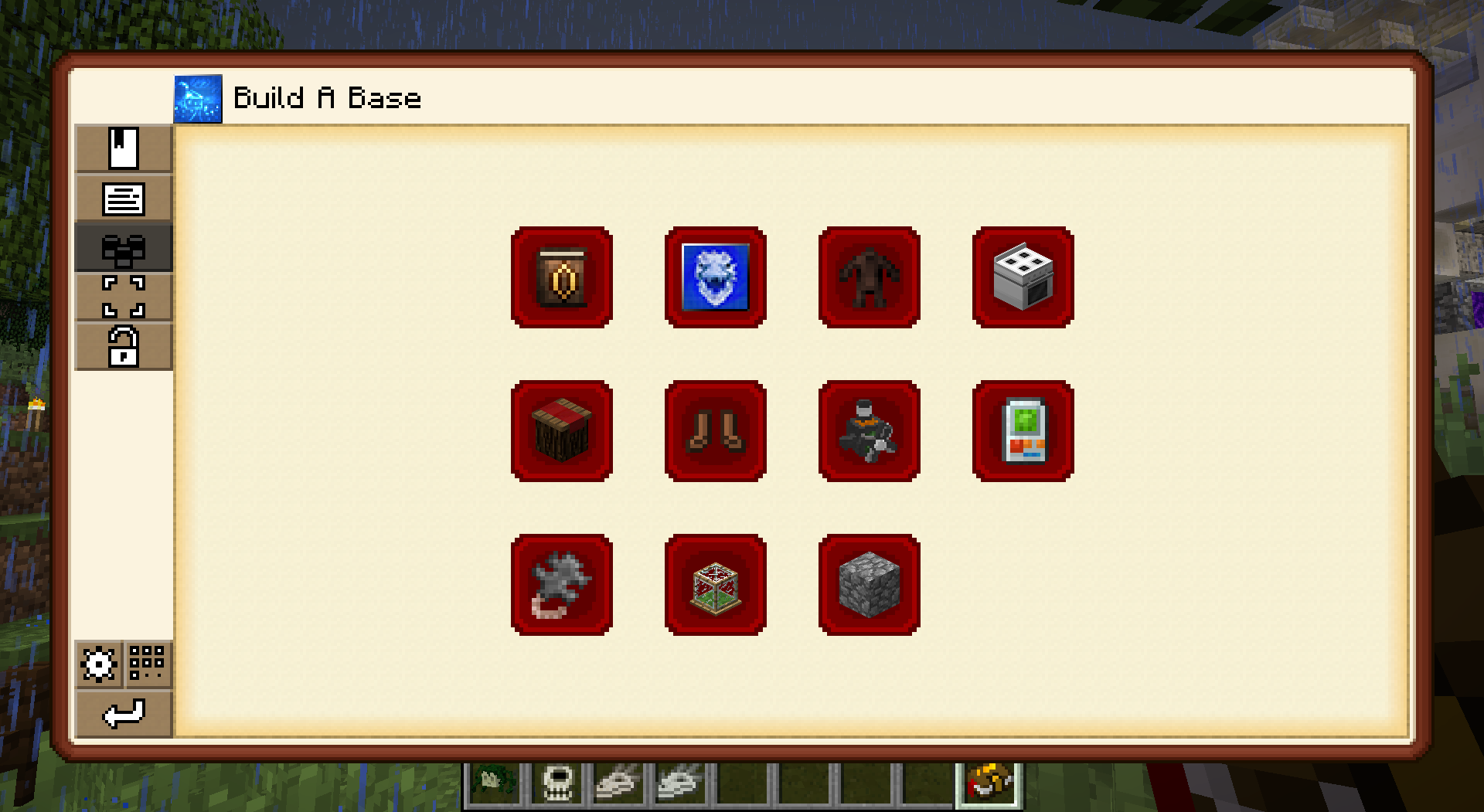This screenshot has width=1484, height=812.
Task: Select the cobblestone block quest
Action: click(869, 583)
